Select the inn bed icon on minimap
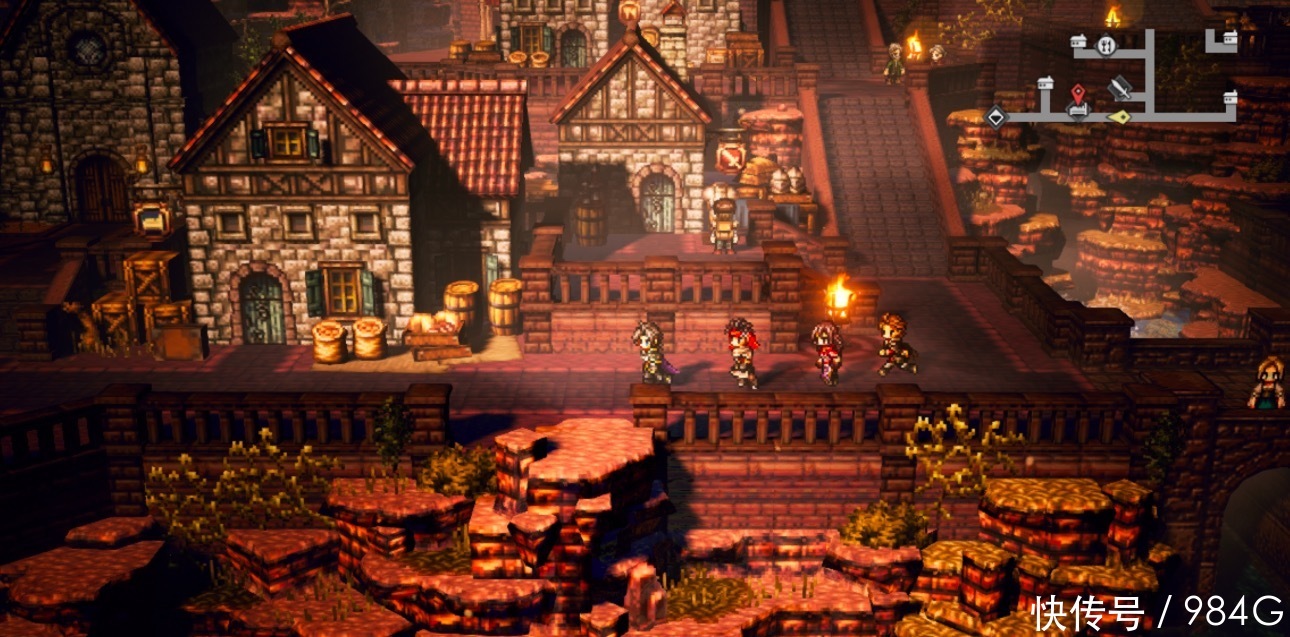The width and height of the screenshot is (1290, 637). tap(1077, 110)
